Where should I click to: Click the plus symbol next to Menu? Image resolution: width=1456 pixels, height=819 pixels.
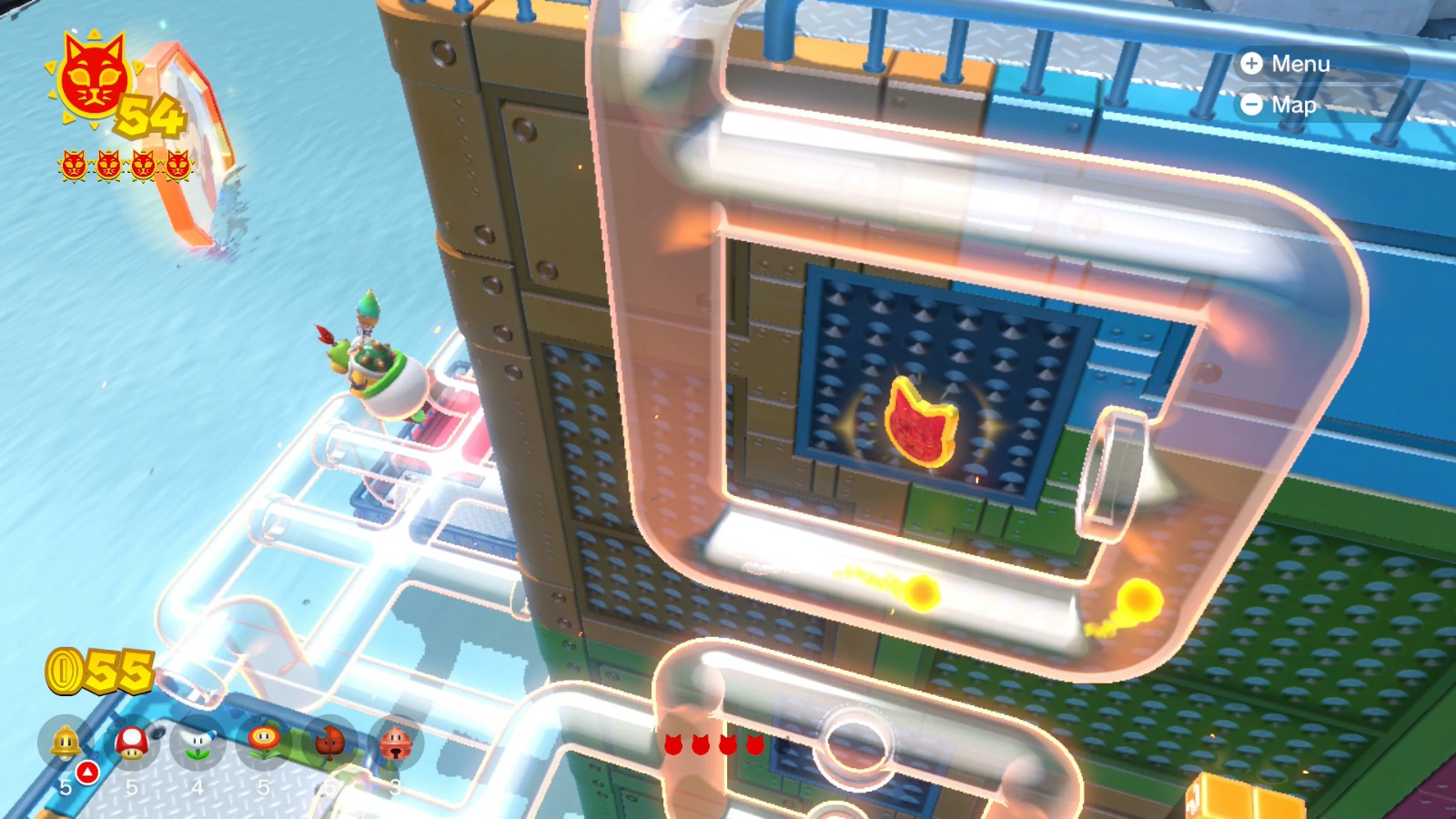click(x=1253, y=64)
